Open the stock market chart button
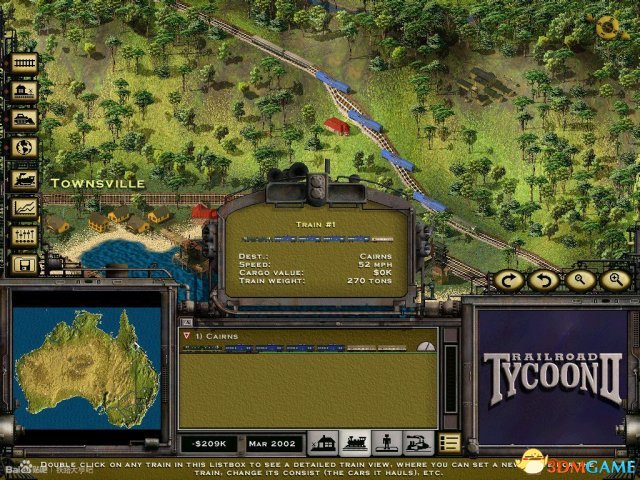The height and width of the screenshot is (480, 640). tap(23, 207)
